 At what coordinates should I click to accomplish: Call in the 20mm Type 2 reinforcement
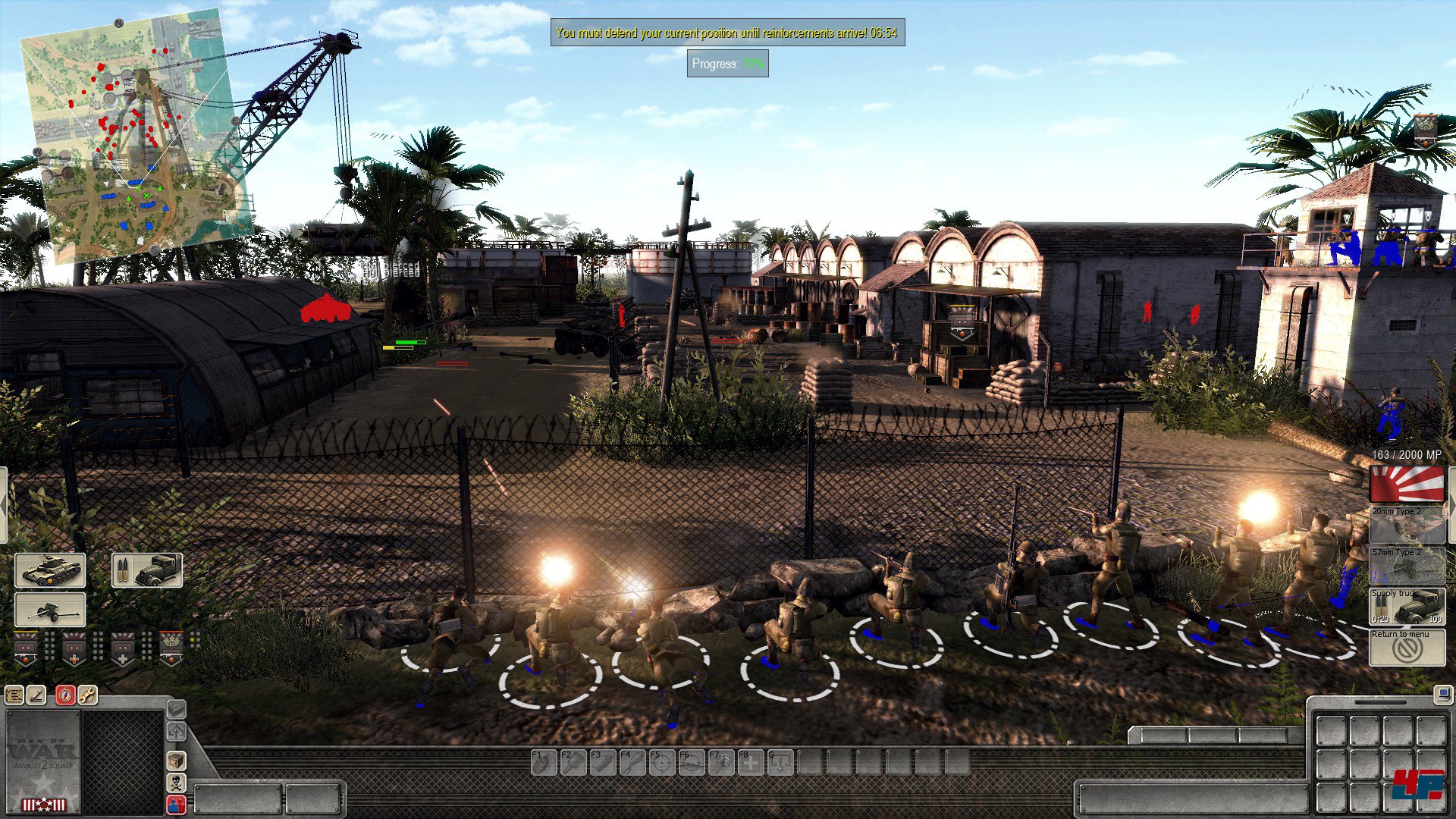(1407, 525)
